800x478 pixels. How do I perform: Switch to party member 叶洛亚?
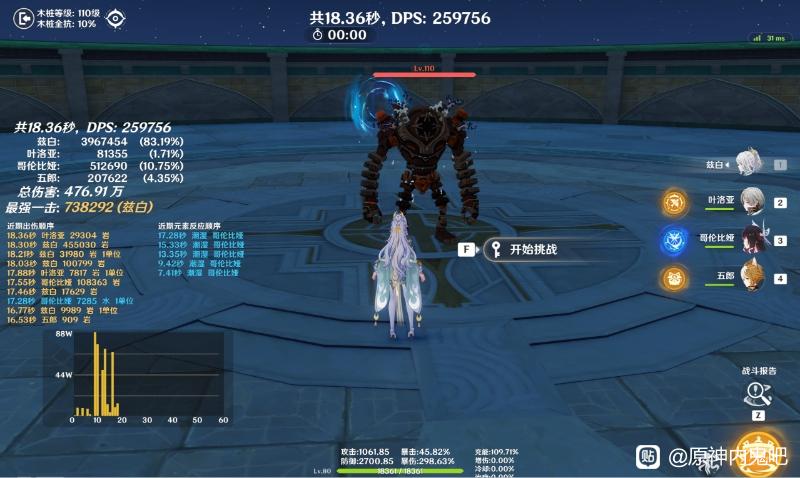point(751,201)
